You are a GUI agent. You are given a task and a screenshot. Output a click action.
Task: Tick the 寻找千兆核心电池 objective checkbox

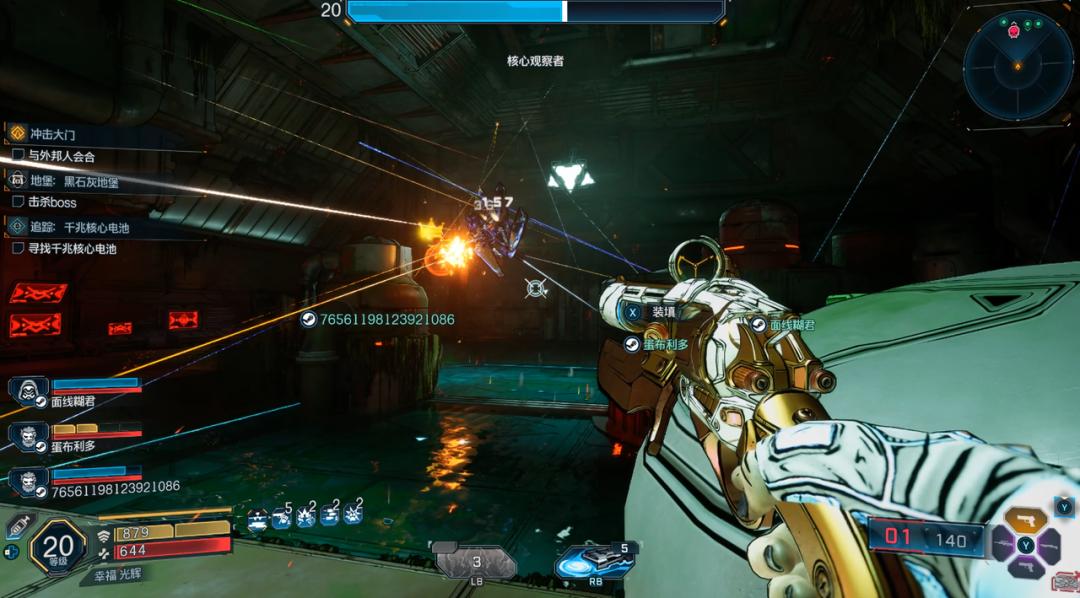[18, 248]
